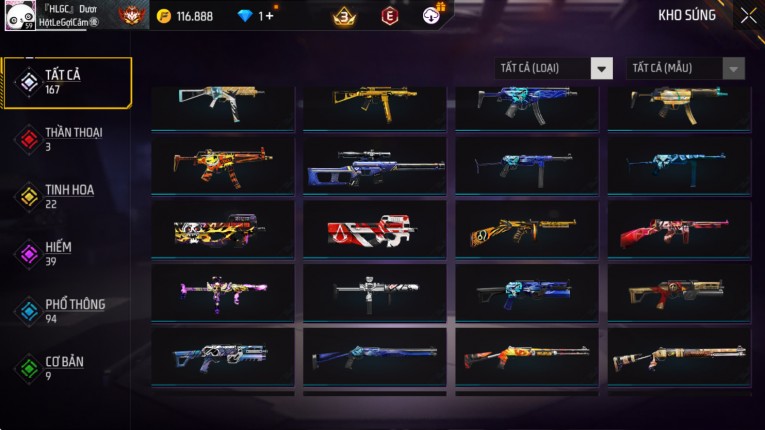Open the red E badge icon
765x430 pixels.
389,16
